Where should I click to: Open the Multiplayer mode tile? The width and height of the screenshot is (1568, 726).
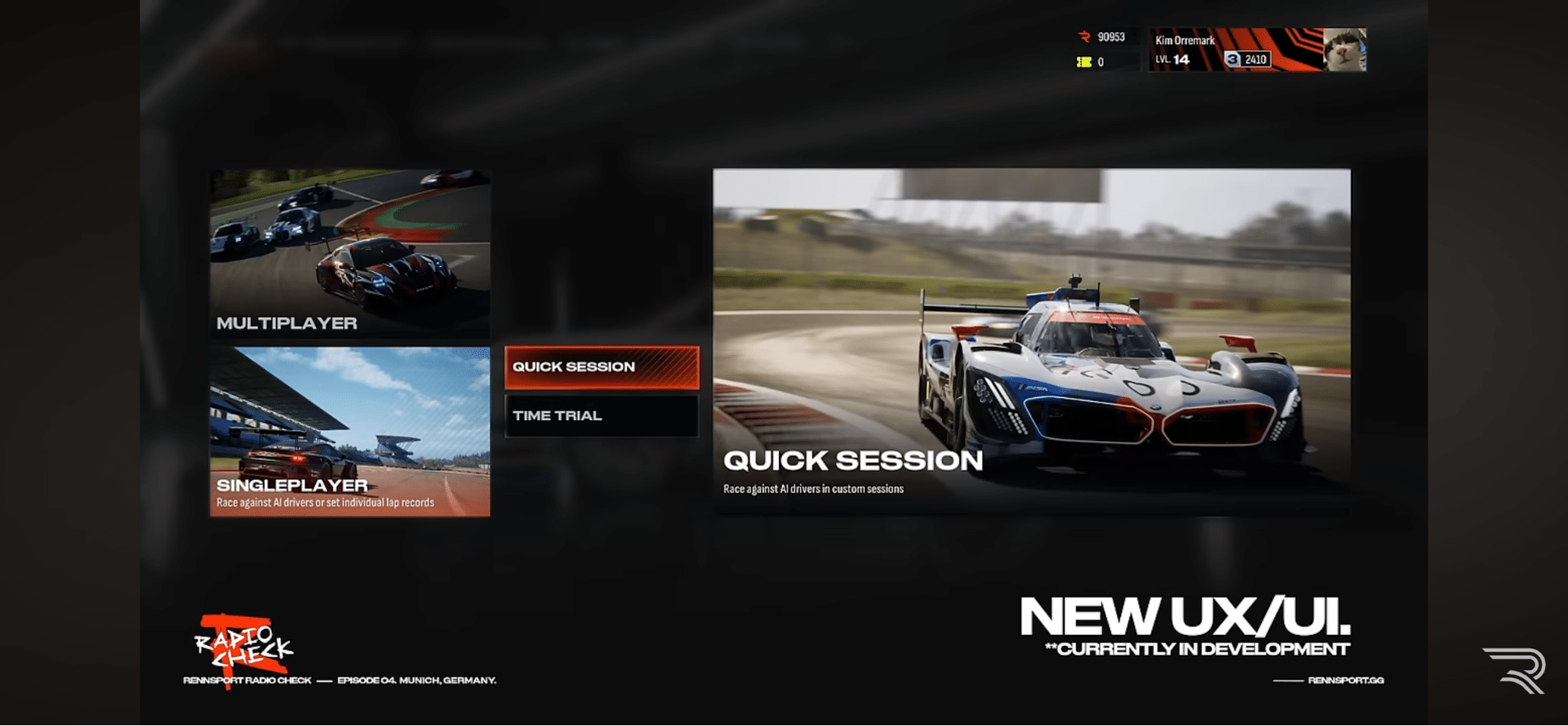(x=350, y=253)
